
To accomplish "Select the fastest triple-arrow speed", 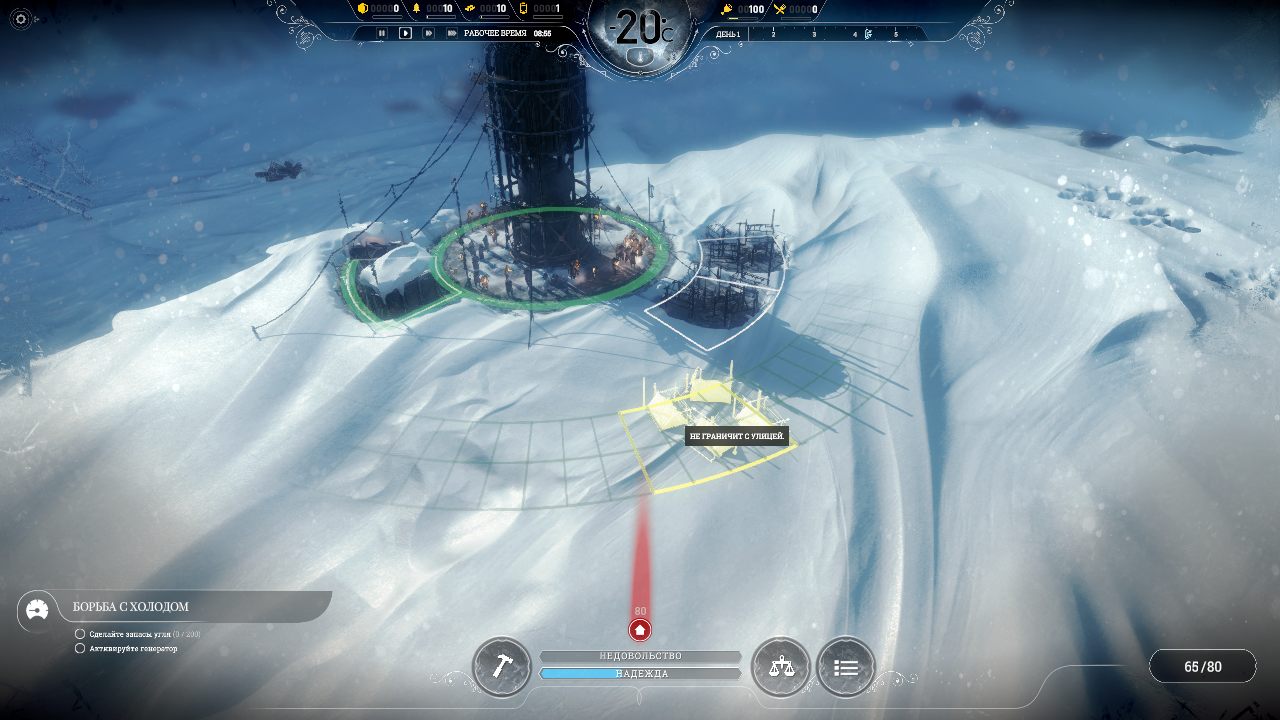I will (x=452, y=33).
